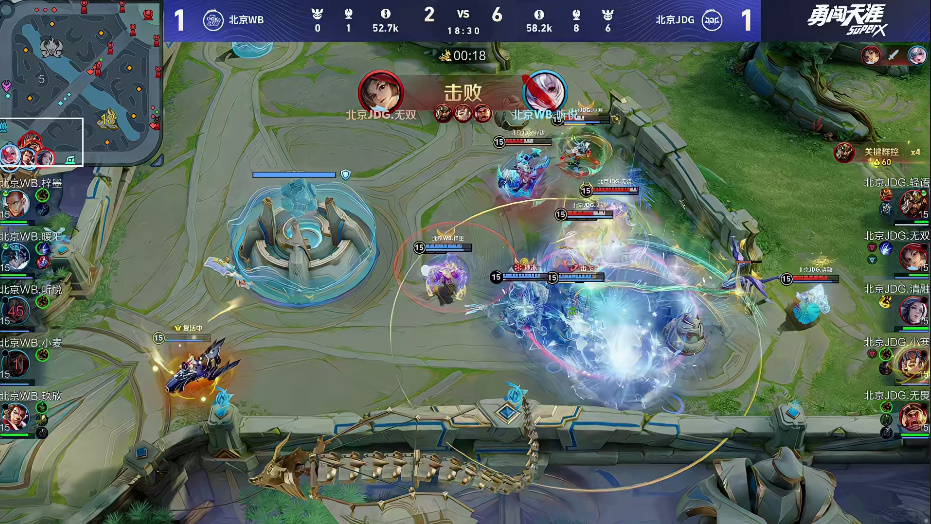Choose 北京JDG.无畏 player portrait

click(x=914, y=416)
